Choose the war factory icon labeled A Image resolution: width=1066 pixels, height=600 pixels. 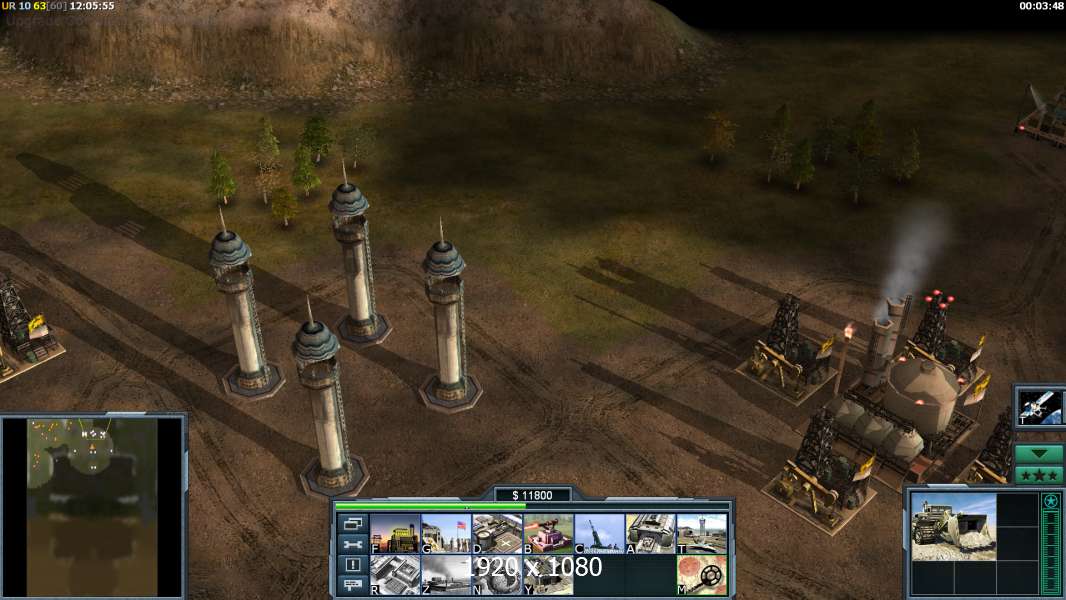click(x=650, y=534)
